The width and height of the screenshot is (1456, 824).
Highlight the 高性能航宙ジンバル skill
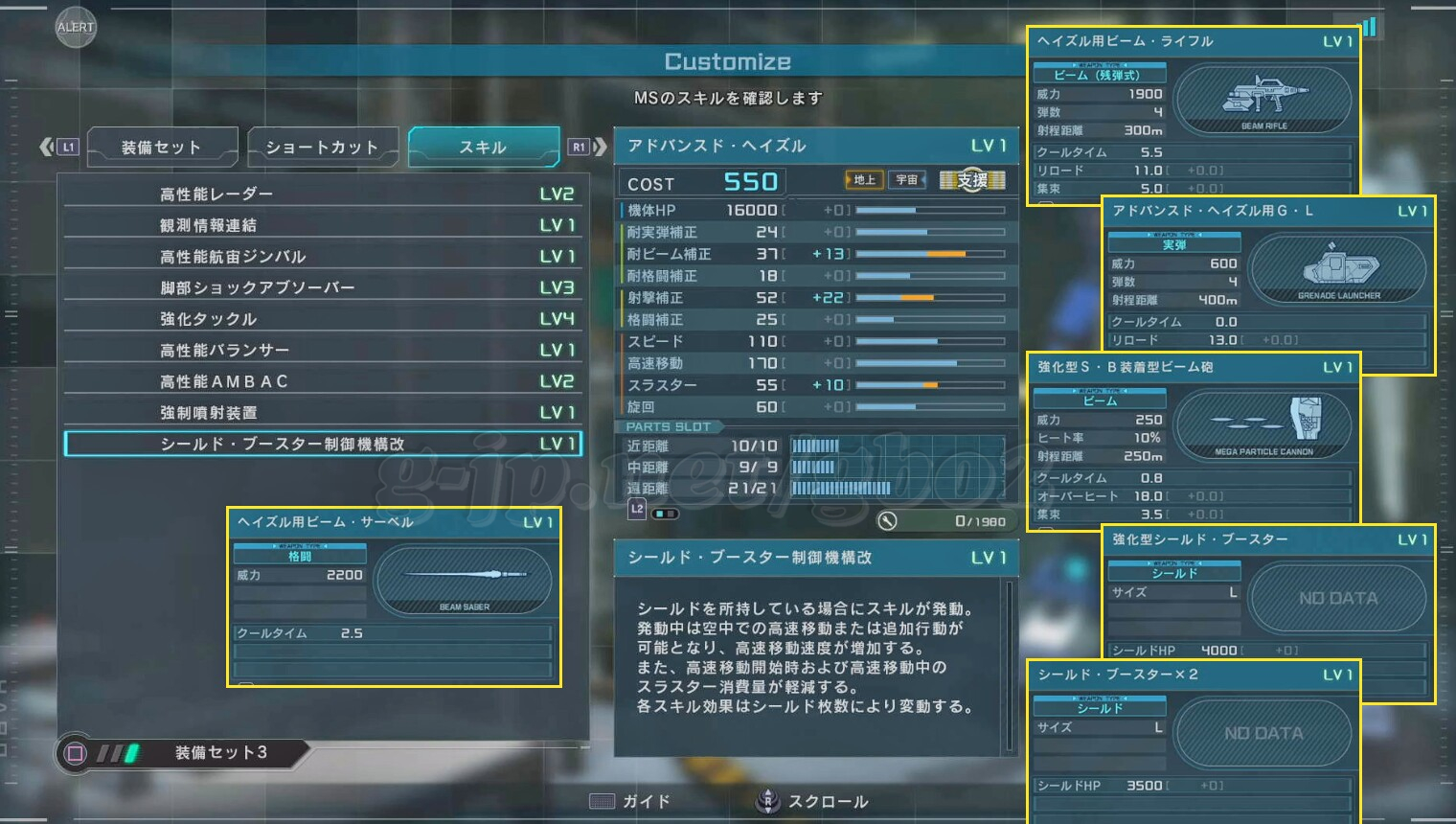323,257
